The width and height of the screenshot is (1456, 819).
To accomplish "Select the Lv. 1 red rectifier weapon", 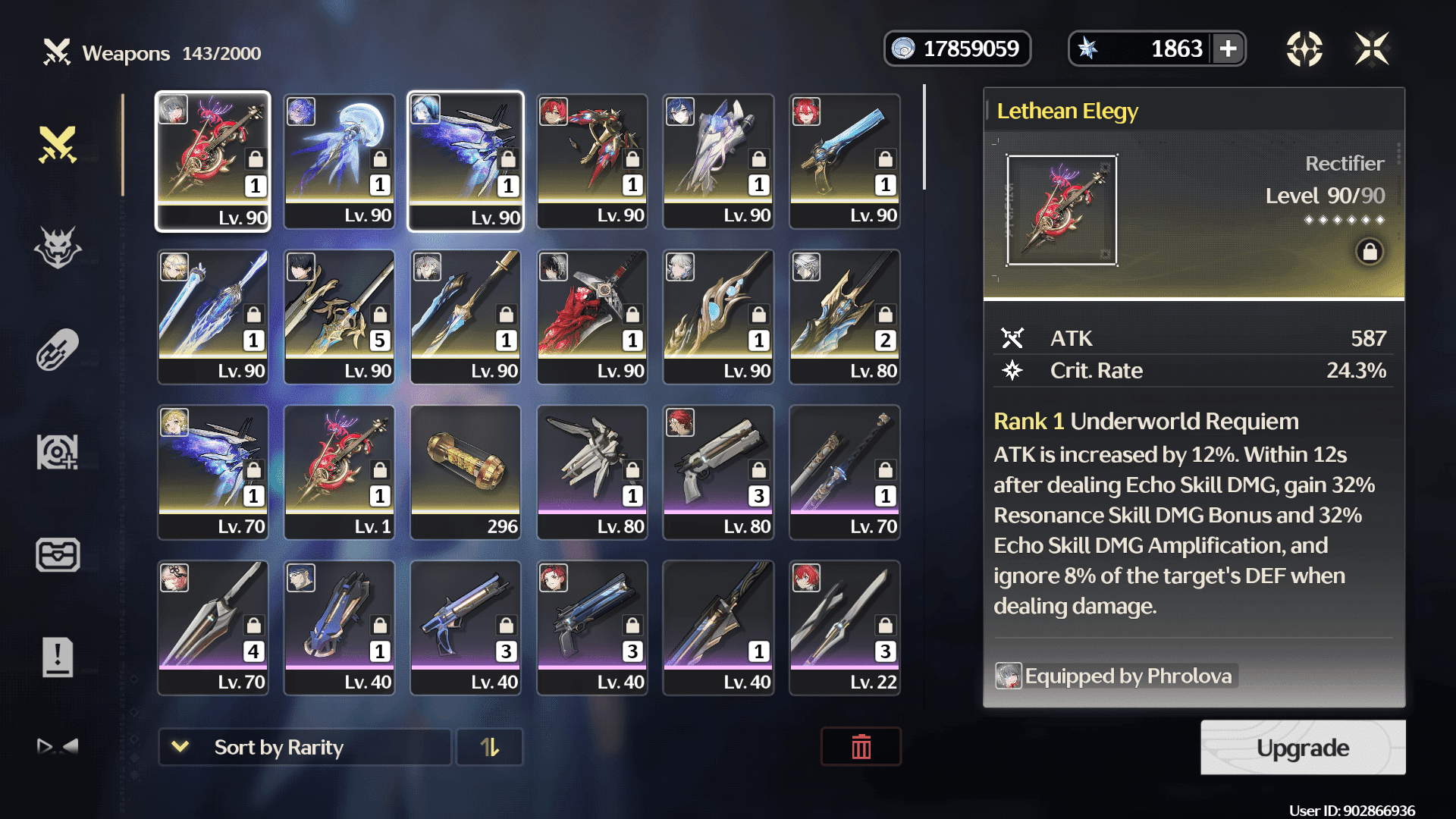I will point(339,472).
